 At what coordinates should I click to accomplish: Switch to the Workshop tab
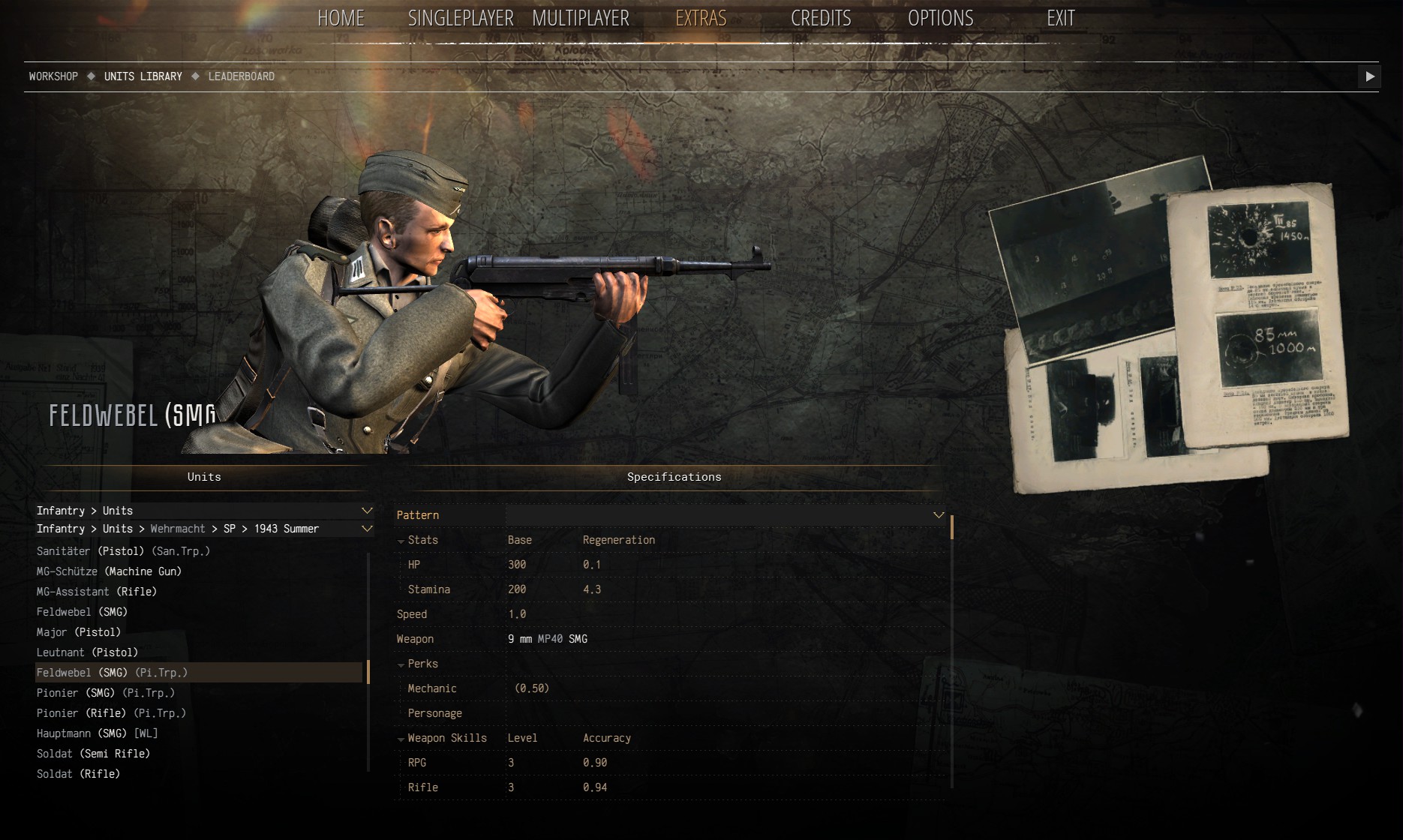tap(53, 76)
